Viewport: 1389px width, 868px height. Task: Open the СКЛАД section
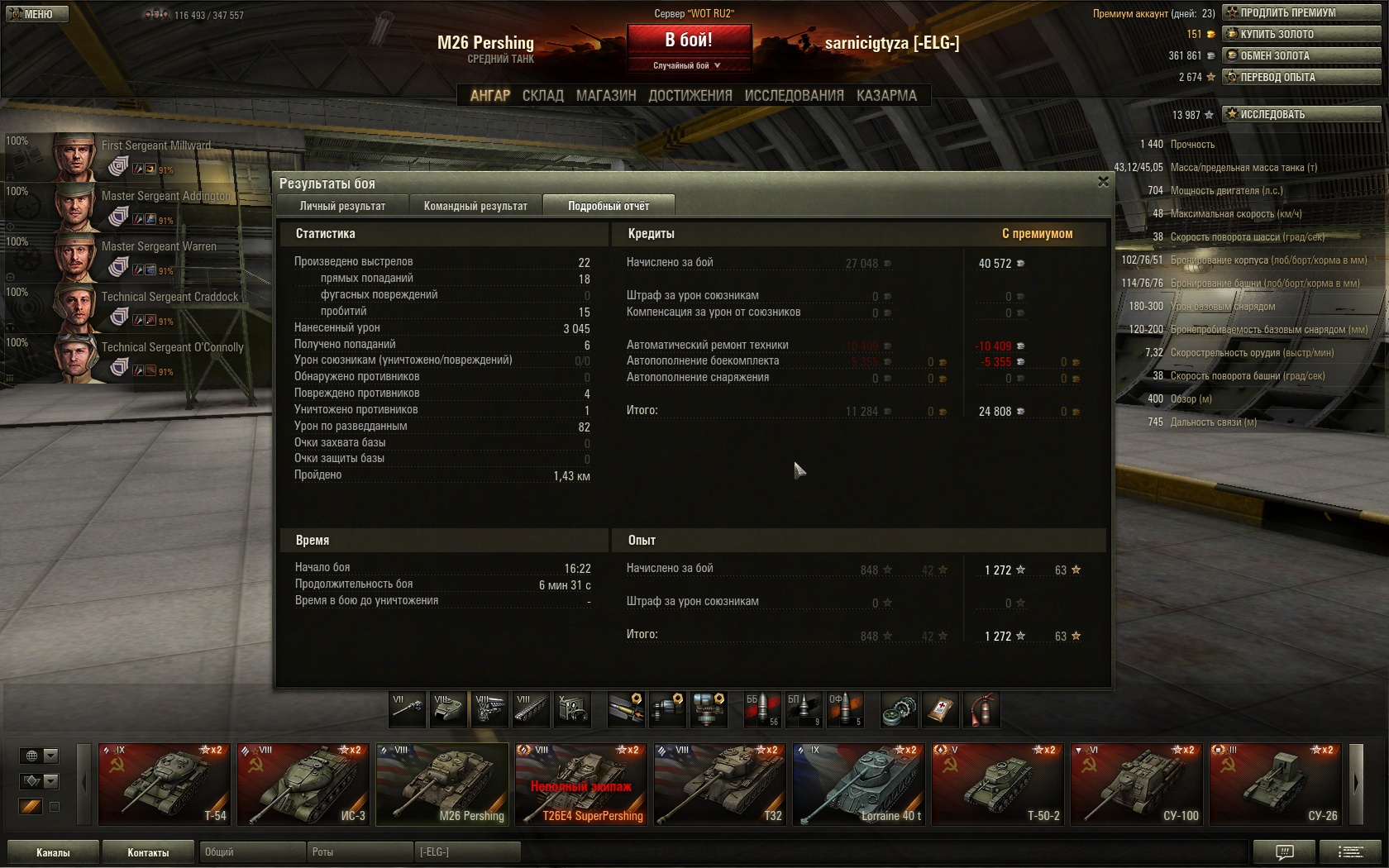[543, 96]
